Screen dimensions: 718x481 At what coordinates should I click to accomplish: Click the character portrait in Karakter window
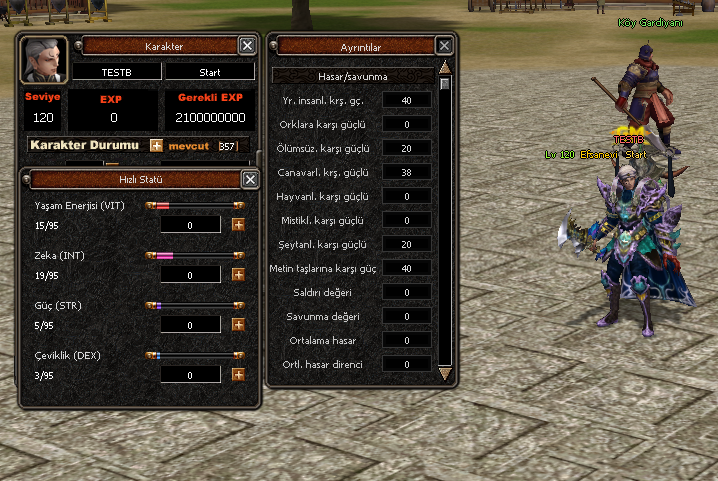click(43, 60)
